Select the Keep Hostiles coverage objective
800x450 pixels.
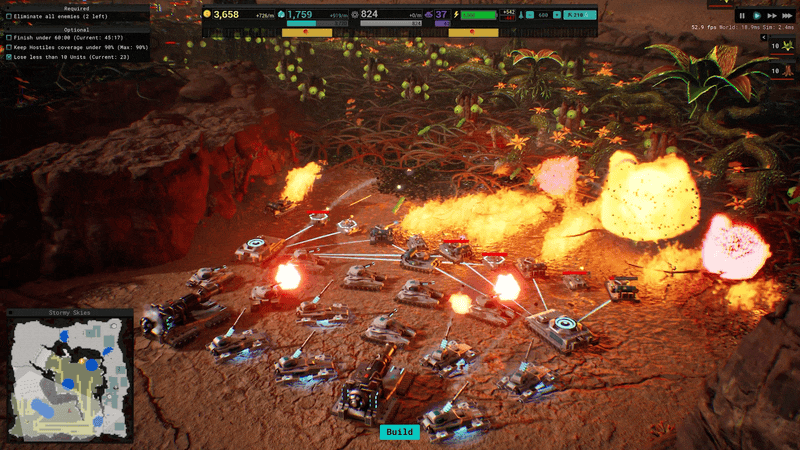point(76,47)
